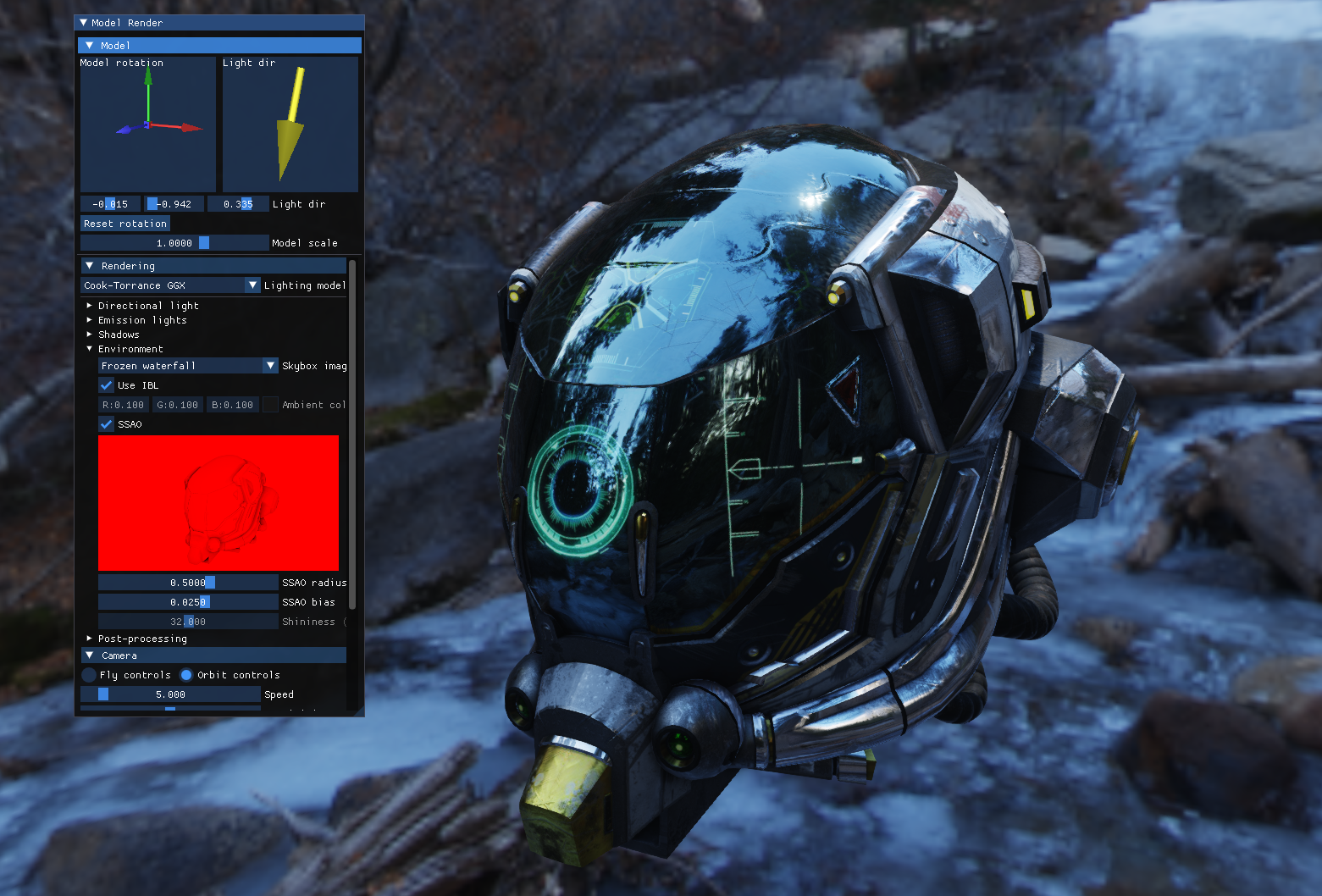The image size is (1322, 896).
Task: Click the SSAO radius slider
Action: (188, 583)
